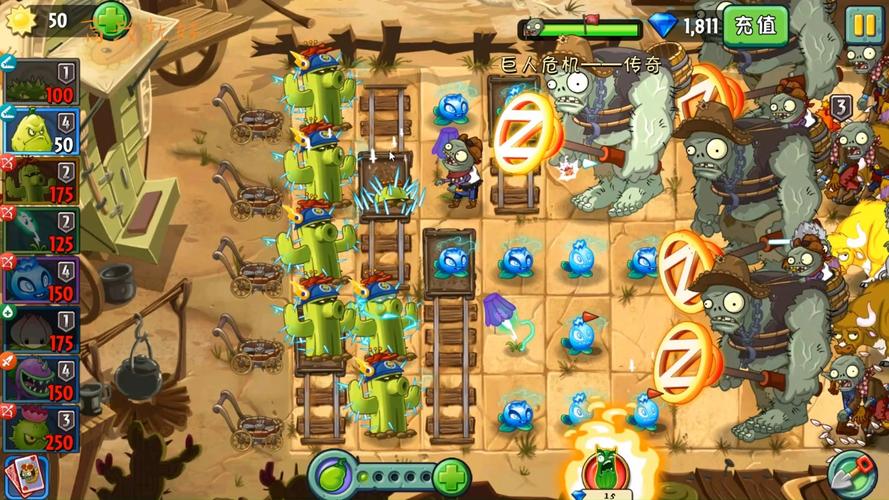Select the white bulb seed packet costing 175

[x=40, y=329]
